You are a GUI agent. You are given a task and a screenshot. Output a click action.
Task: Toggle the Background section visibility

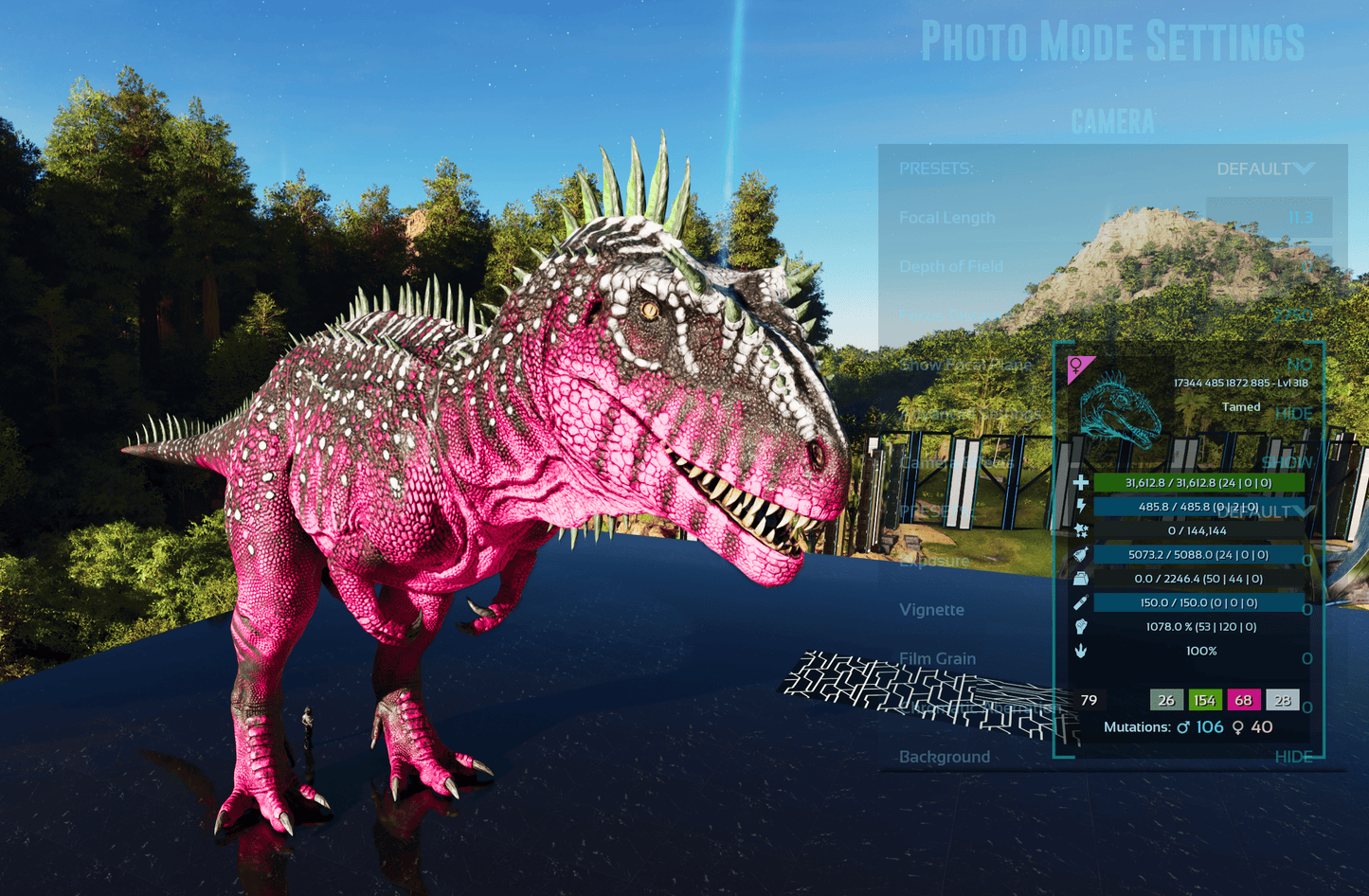click(1293, 757)
